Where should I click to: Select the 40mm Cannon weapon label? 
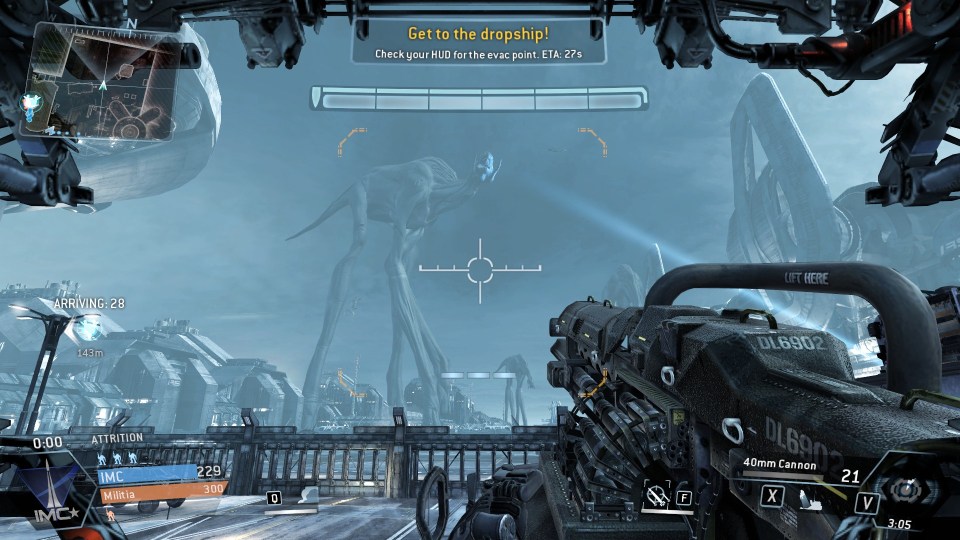(x=781, y=465)
